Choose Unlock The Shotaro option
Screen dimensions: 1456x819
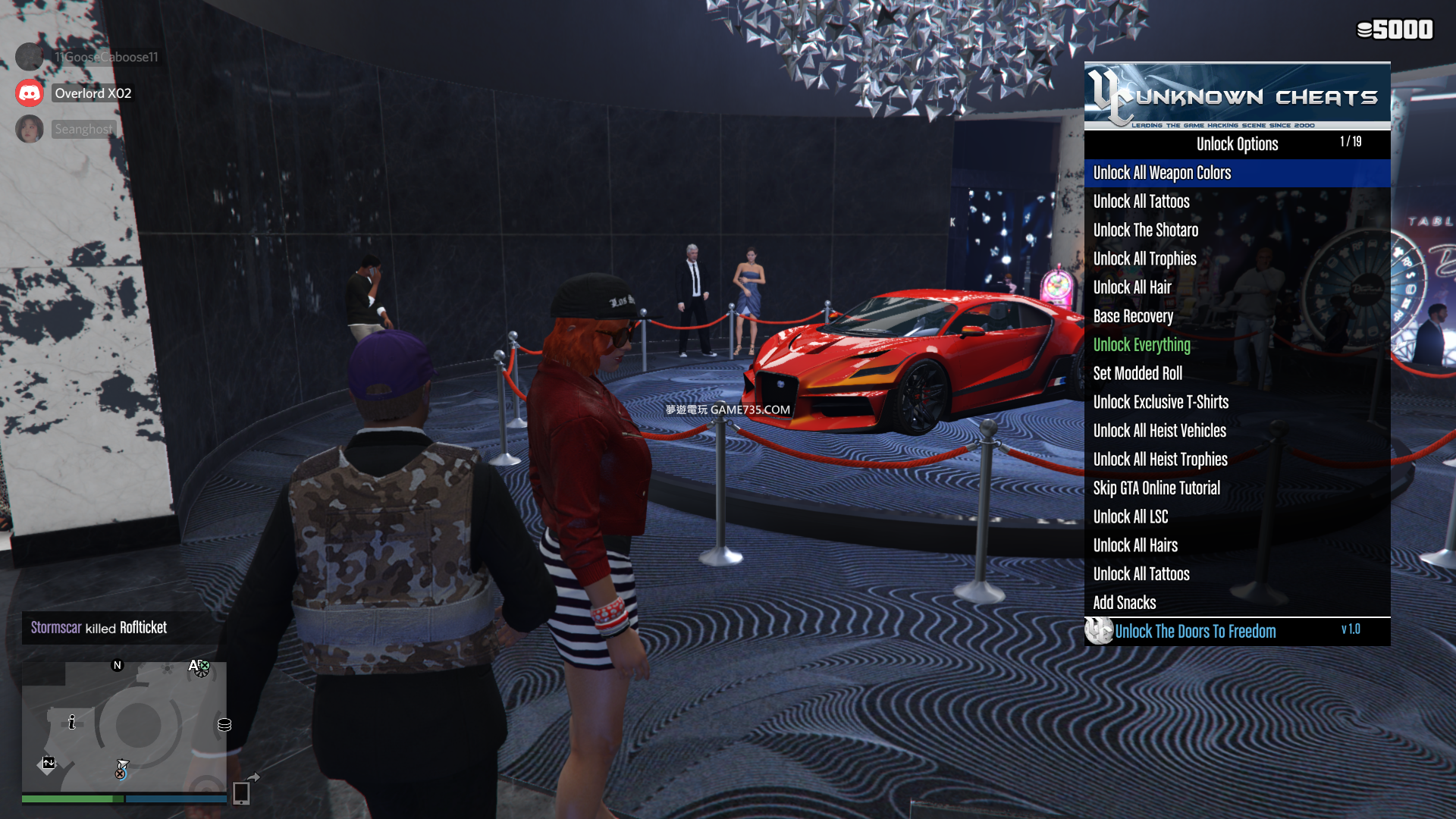point(1145,231)
